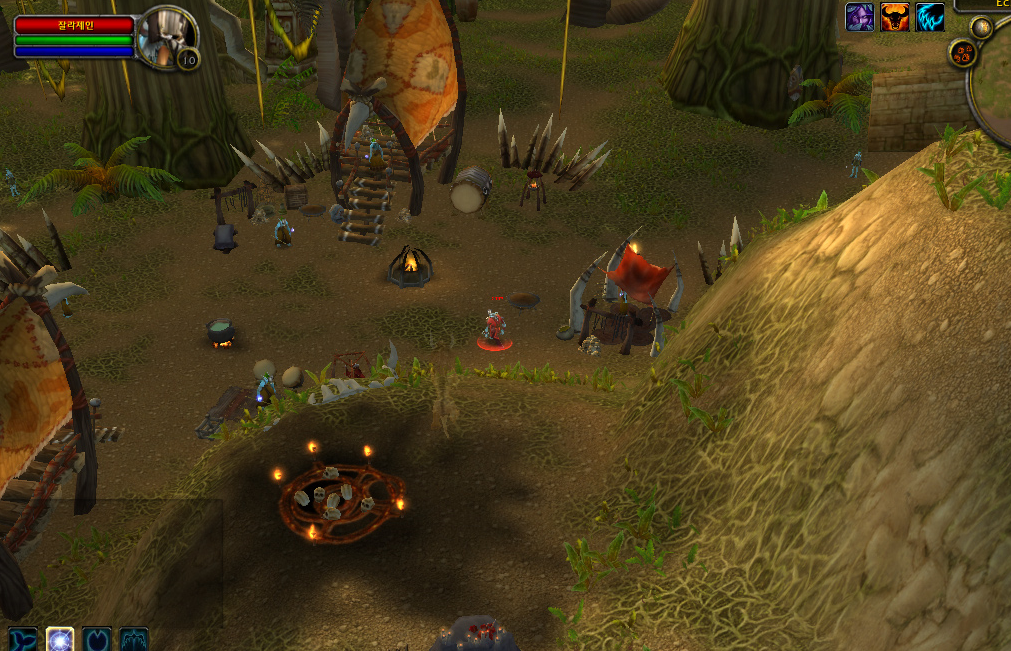Image resolution: width=1011 pixels, height=651 pixels.
Task: Activate the blue paw form icon
Action: coord(134,639)
